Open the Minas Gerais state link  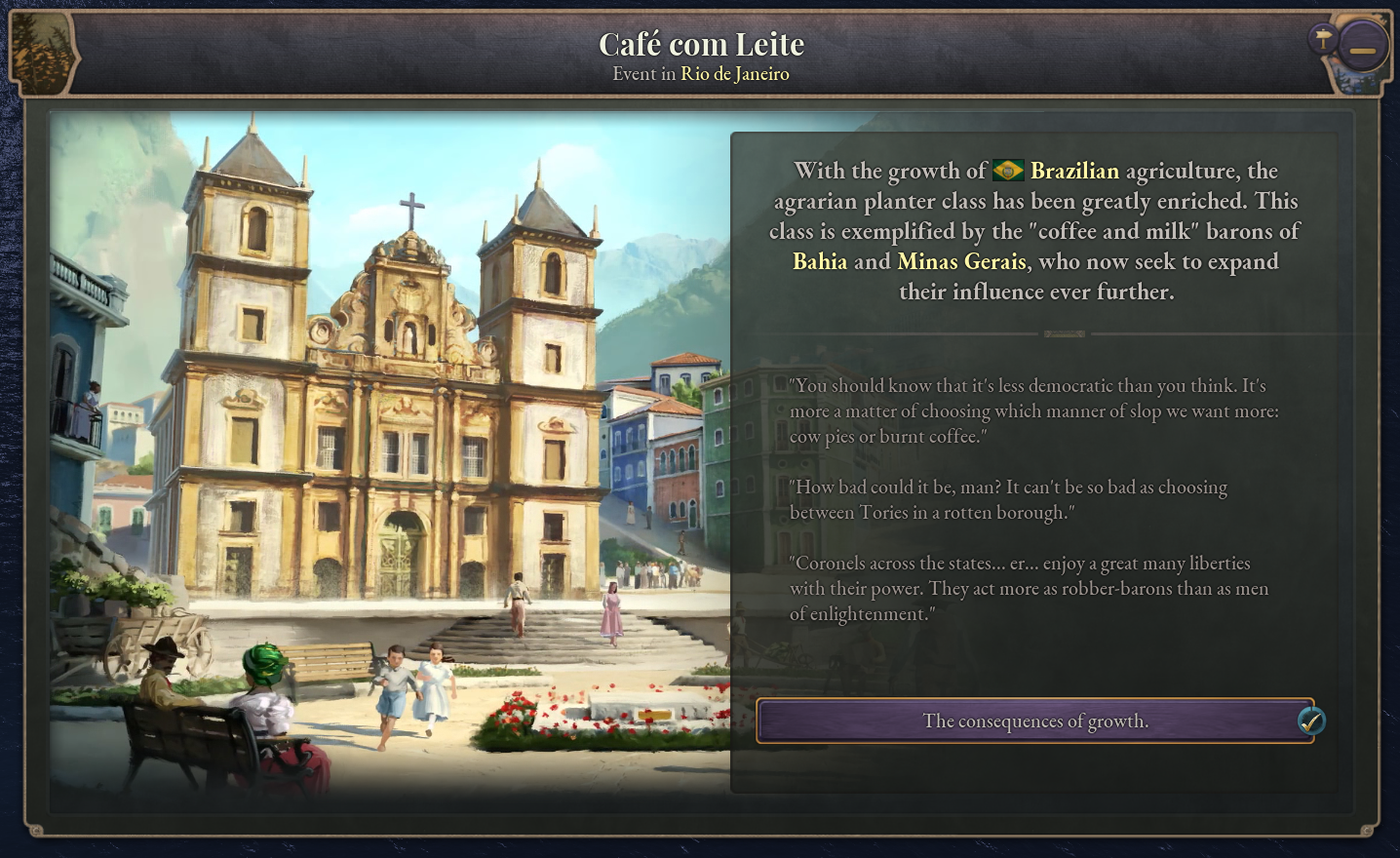961,261
